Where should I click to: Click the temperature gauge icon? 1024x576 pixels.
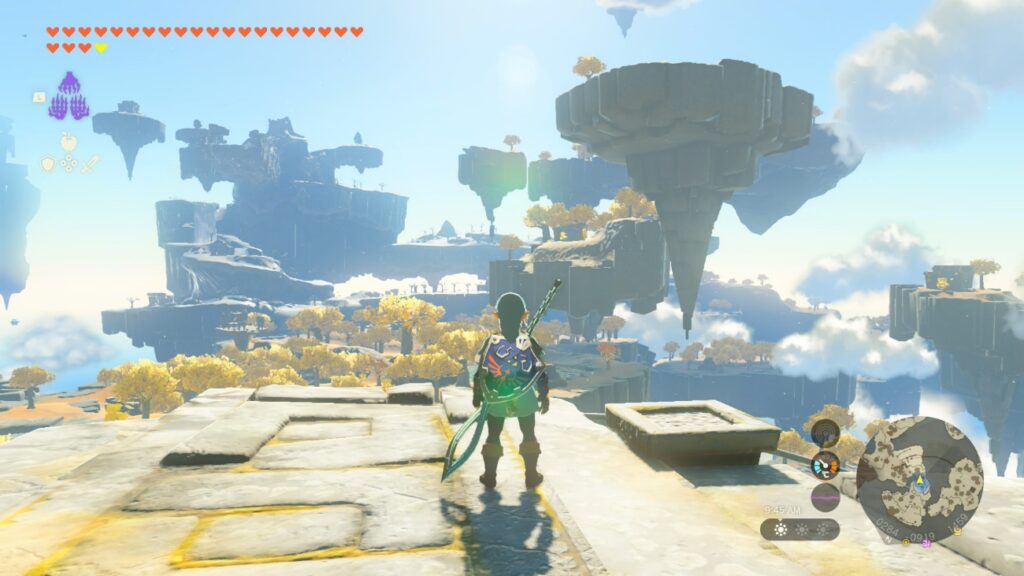coord(825,465)
